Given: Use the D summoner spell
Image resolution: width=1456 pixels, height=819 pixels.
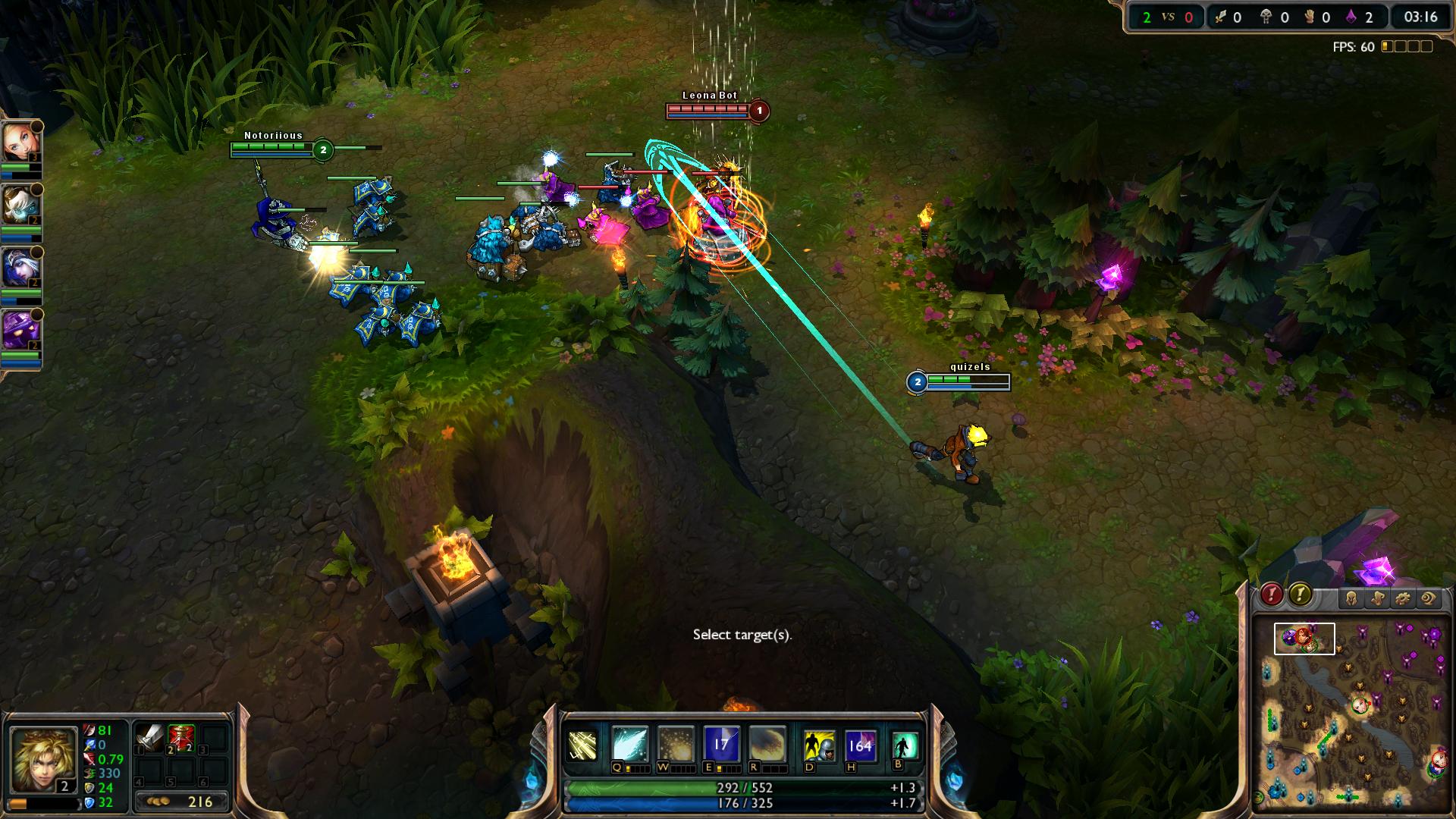Looking at the screenshot, I should [819, 745].
